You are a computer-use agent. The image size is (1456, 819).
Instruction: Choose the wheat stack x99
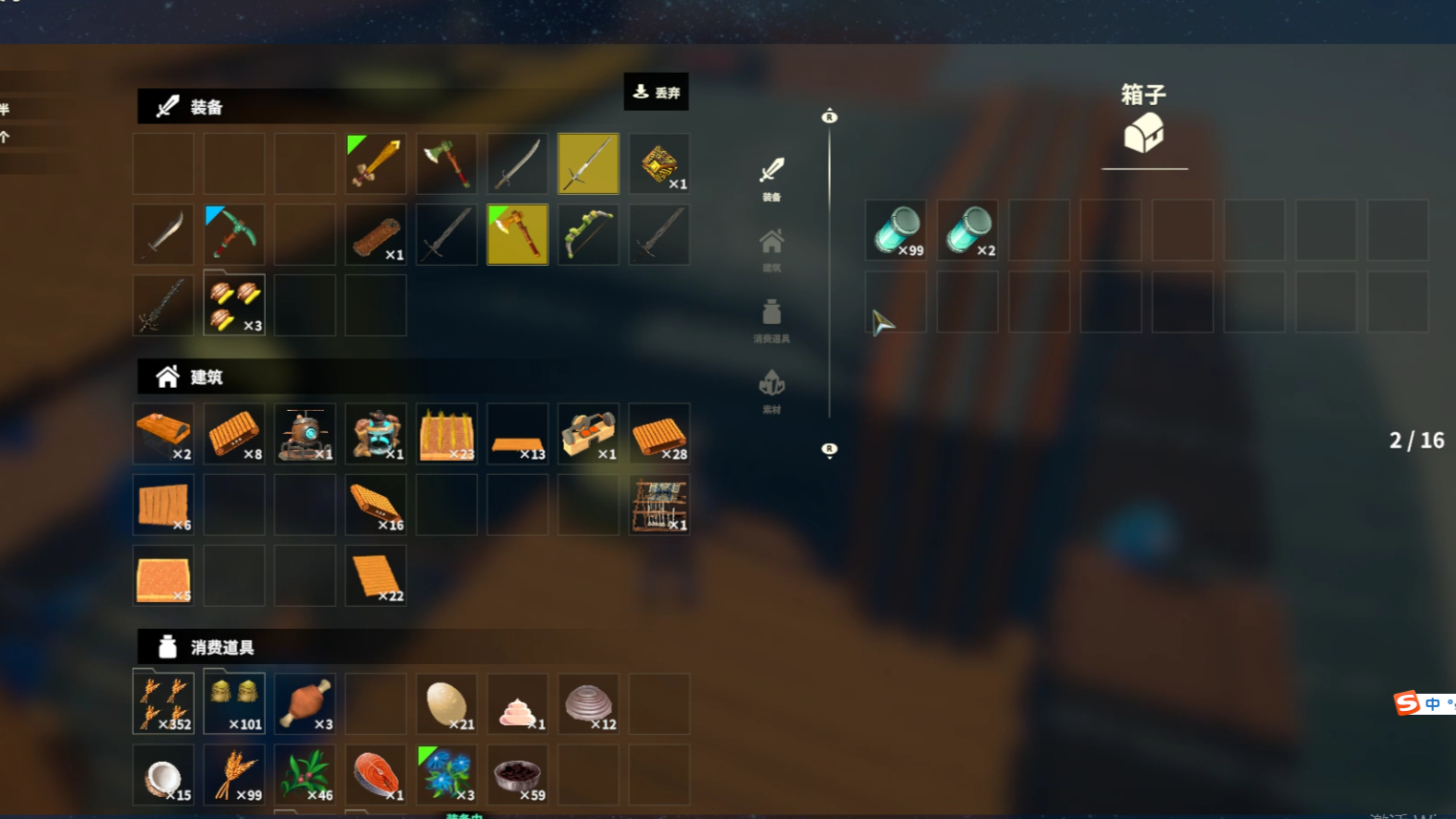(234, 774)
